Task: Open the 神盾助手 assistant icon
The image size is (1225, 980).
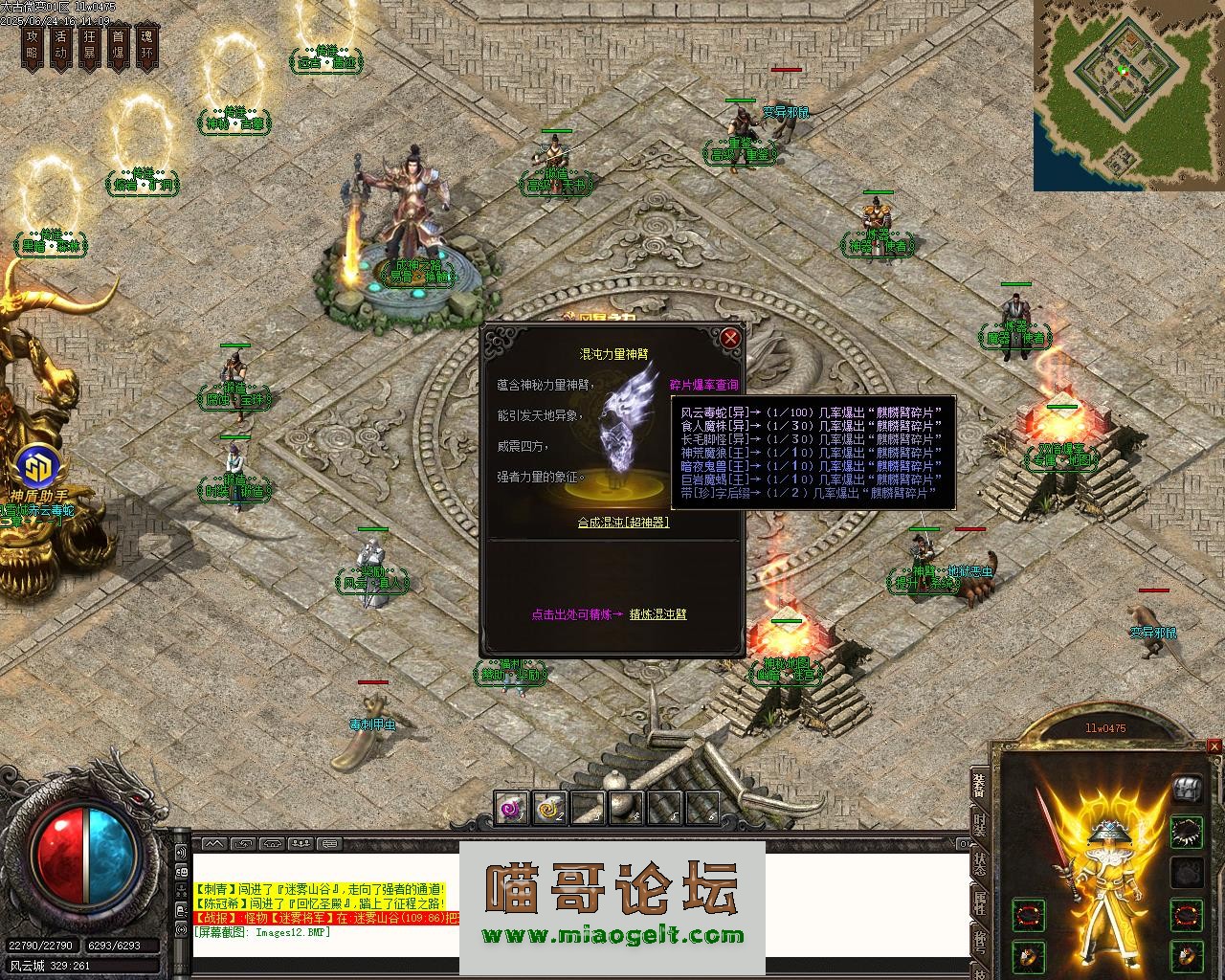Action: (x=39, y=469)
